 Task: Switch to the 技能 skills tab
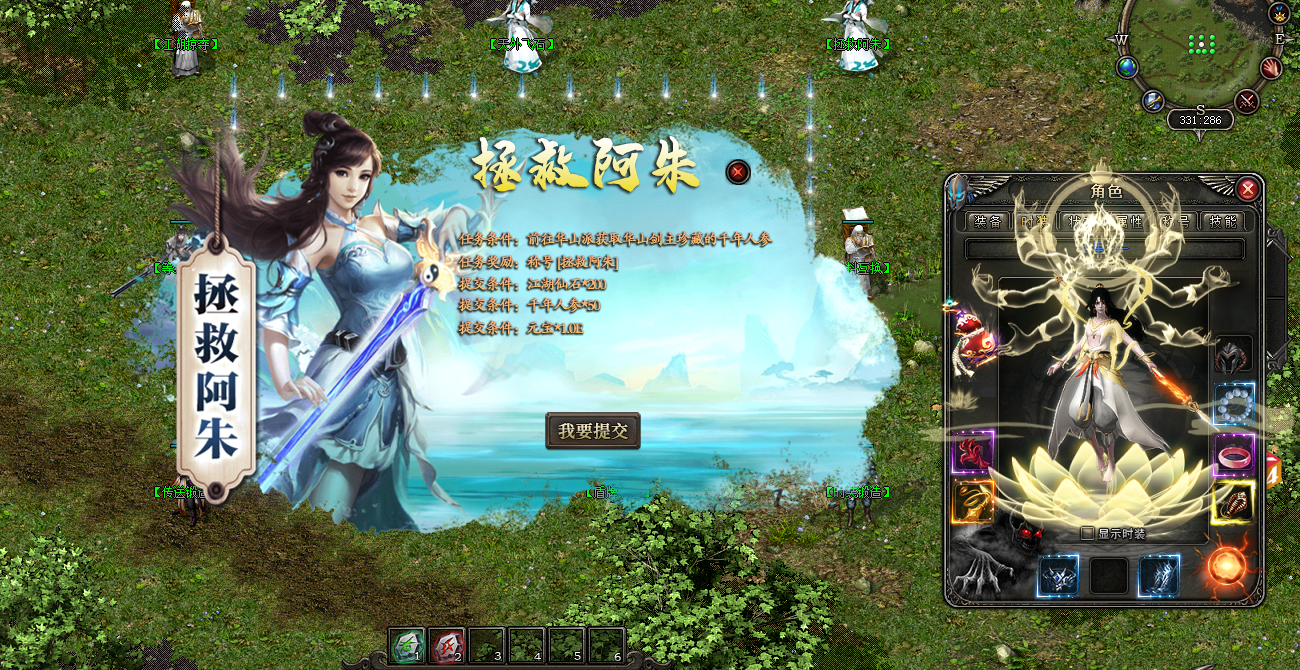tap(1223, 222)
